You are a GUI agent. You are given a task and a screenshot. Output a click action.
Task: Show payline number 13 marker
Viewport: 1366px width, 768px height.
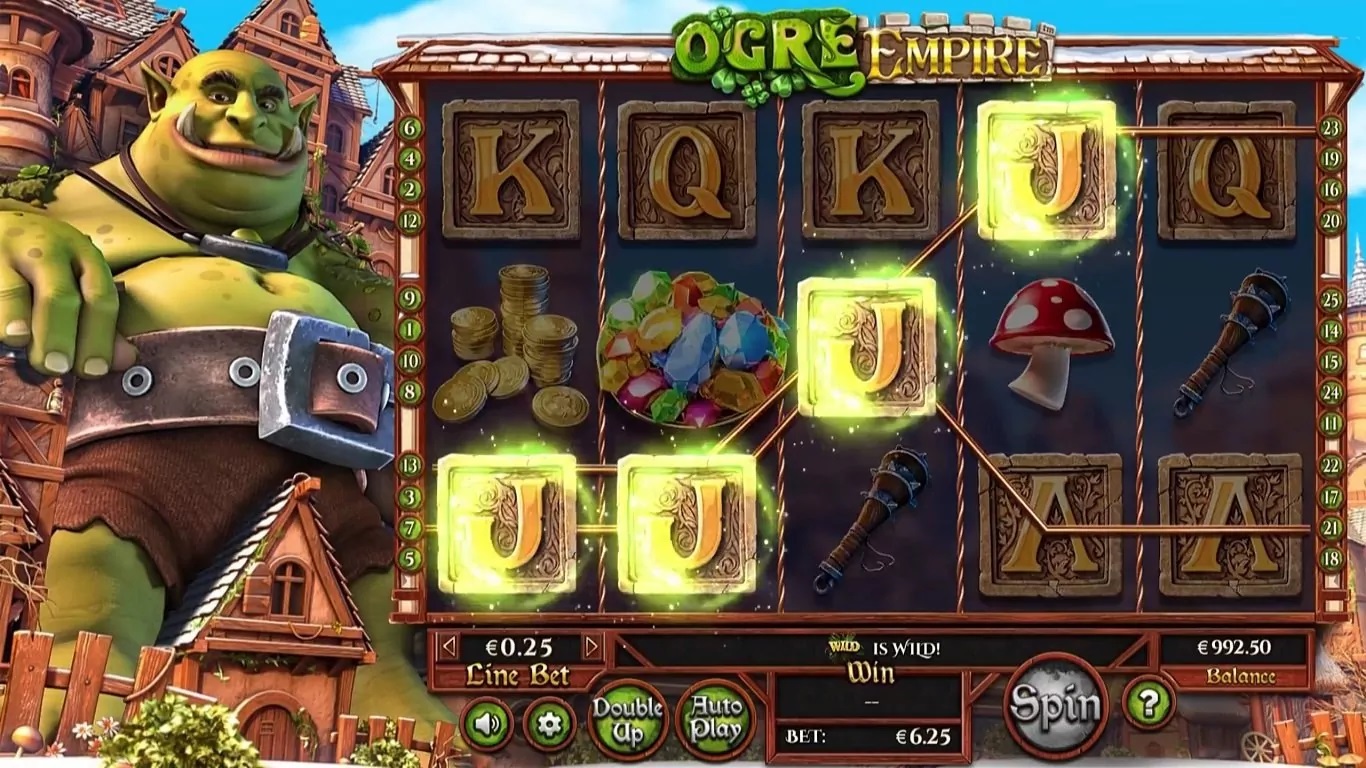tap(410, 465)
